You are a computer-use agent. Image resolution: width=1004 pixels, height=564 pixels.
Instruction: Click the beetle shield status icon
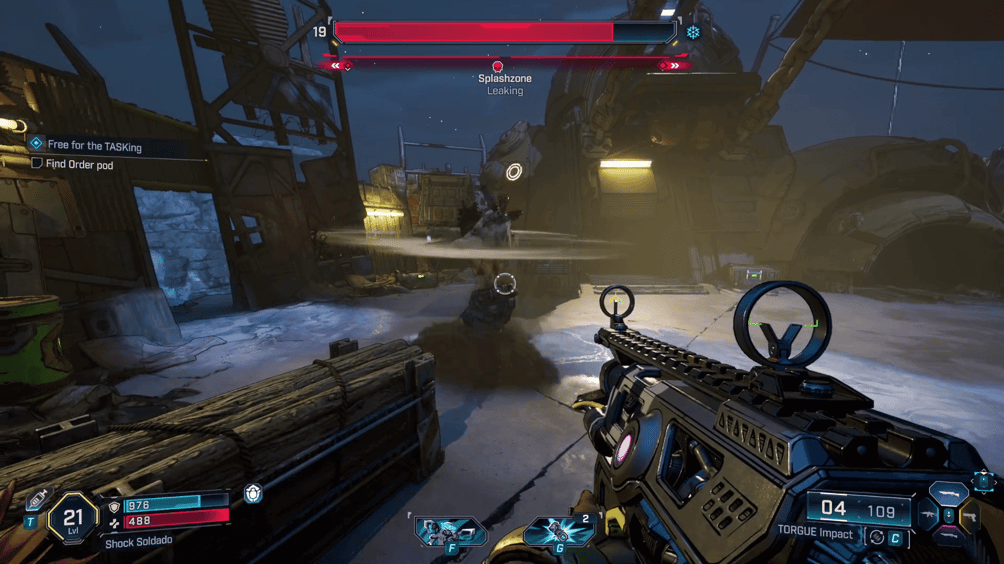pos(253,495)
